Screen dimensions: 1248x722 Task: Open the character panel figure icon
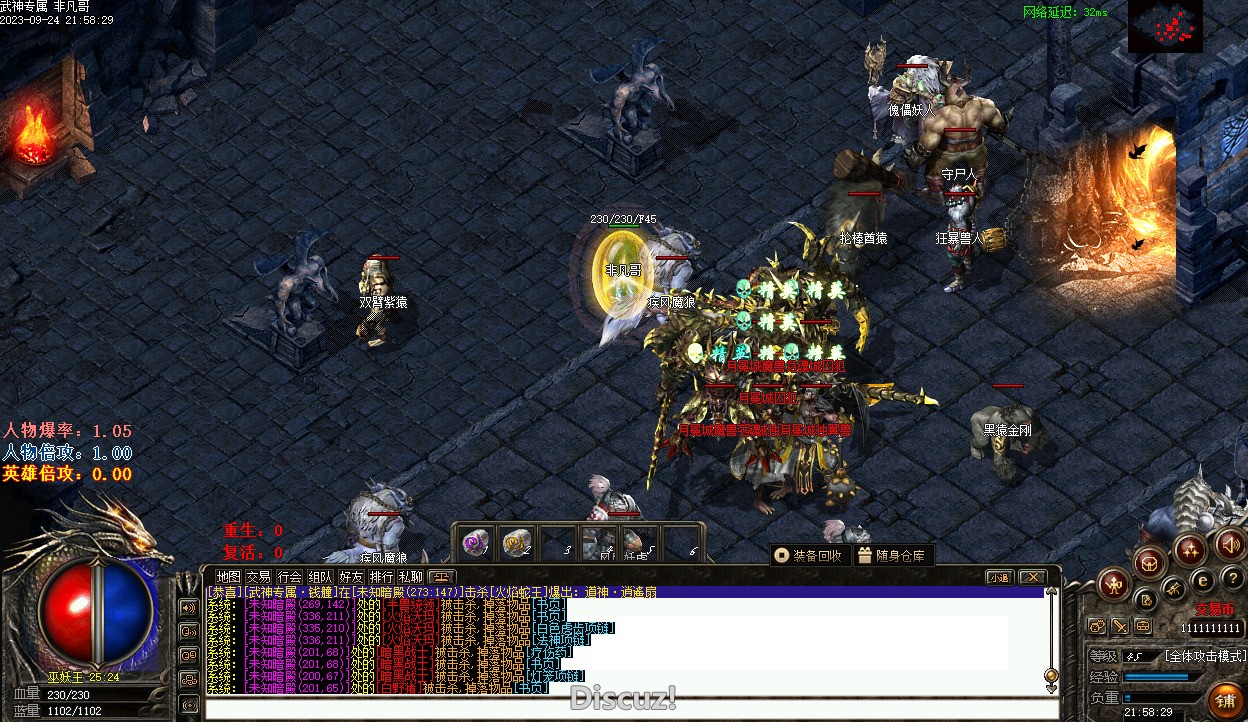tap(1113, 583)
